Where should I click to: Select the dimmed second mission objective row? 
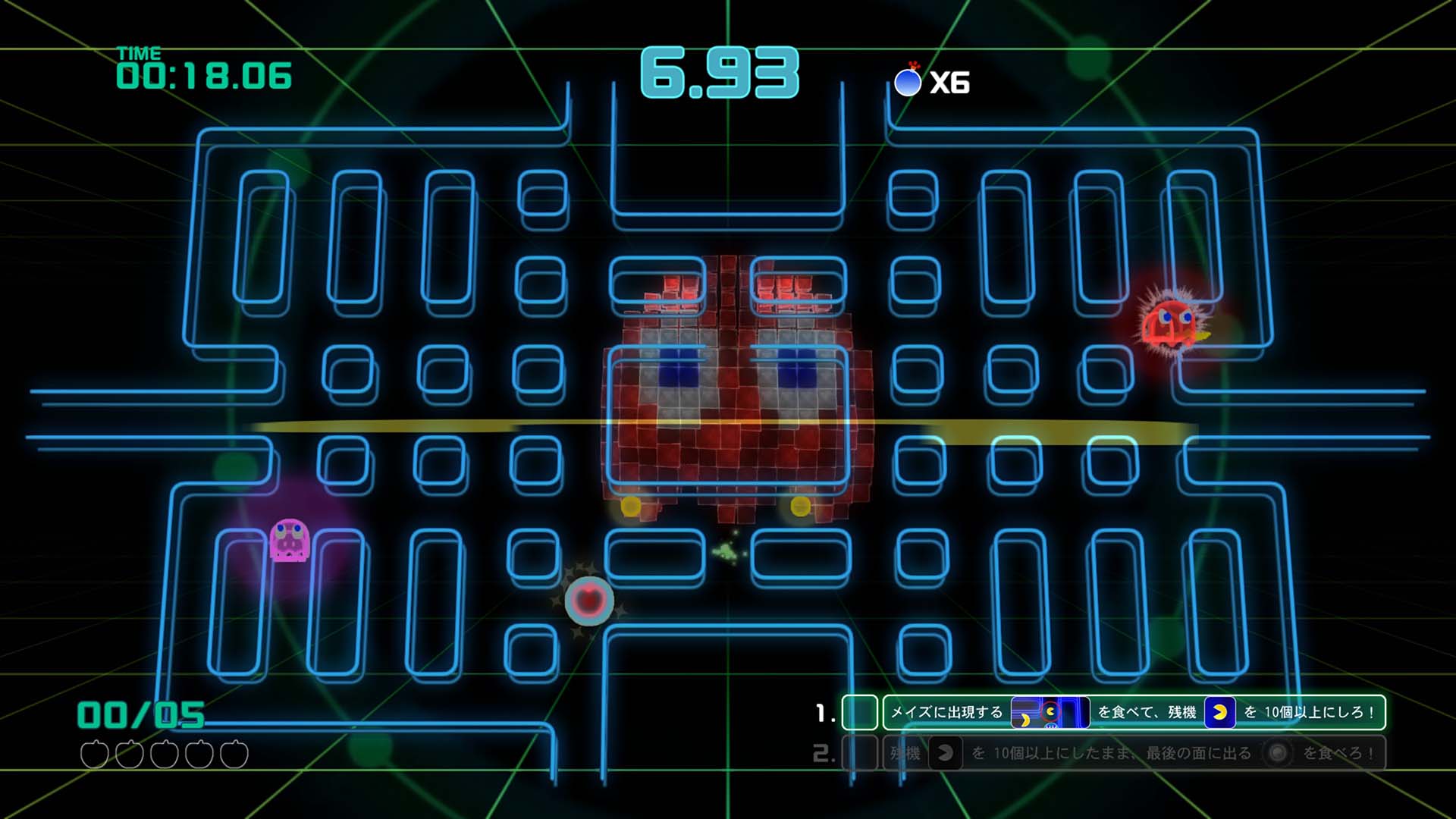(1133, 753)
